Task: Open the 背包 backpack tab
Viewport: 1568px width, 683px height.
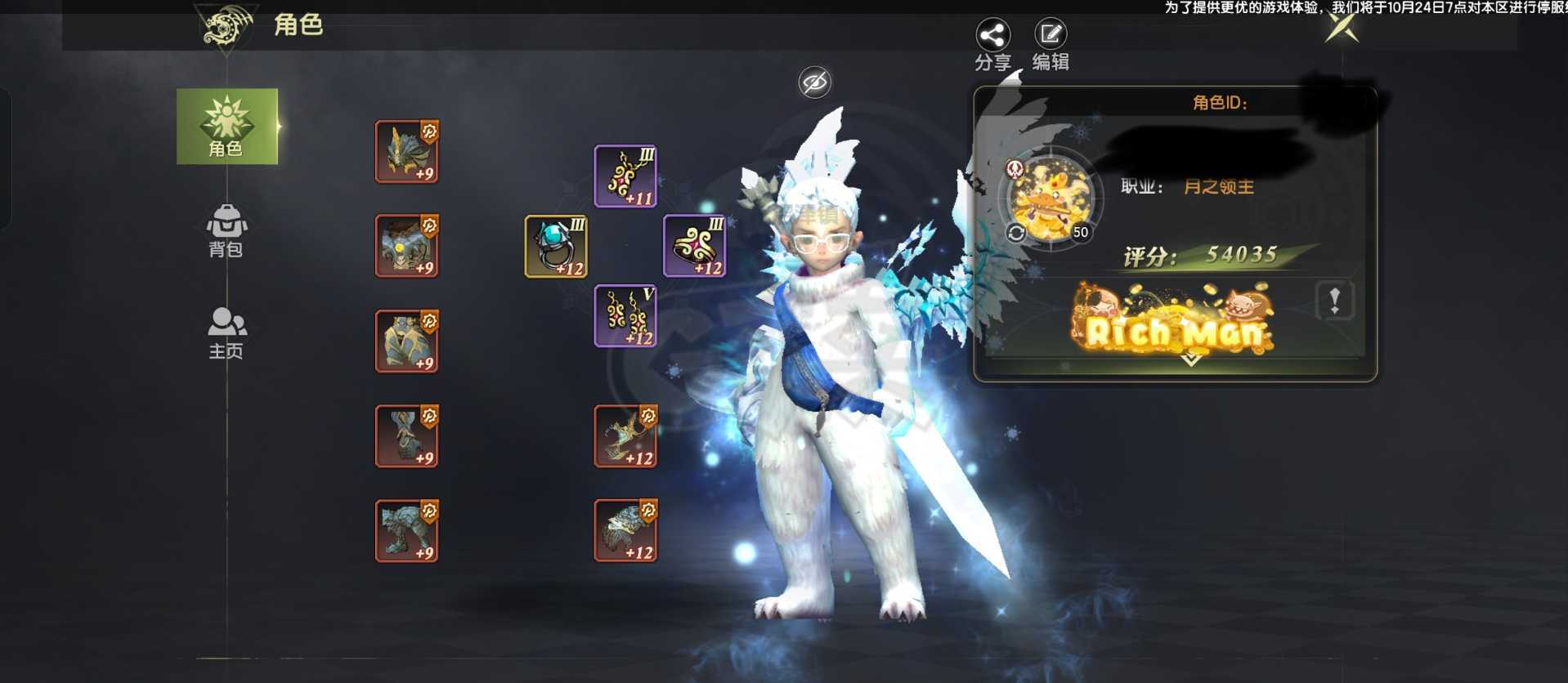Action: tap(226, 230)
